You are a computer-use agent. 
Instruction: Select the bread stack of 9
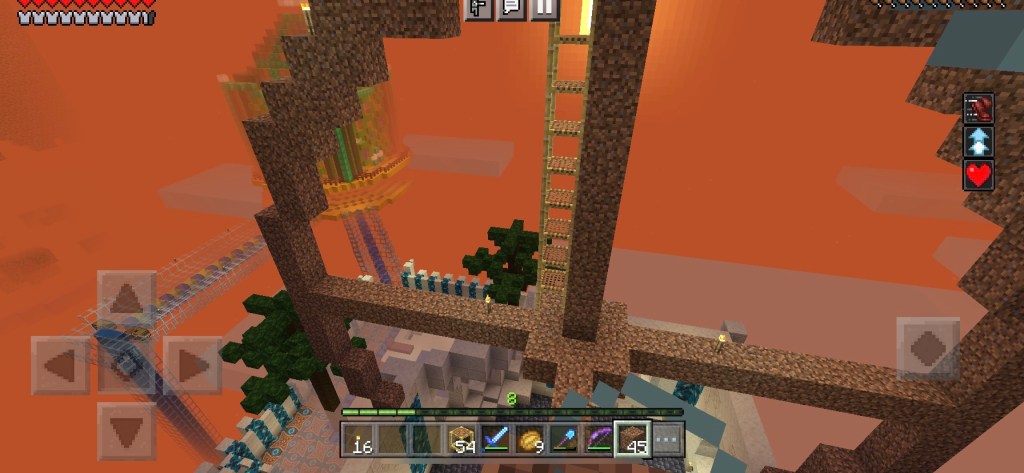point(530,438)
